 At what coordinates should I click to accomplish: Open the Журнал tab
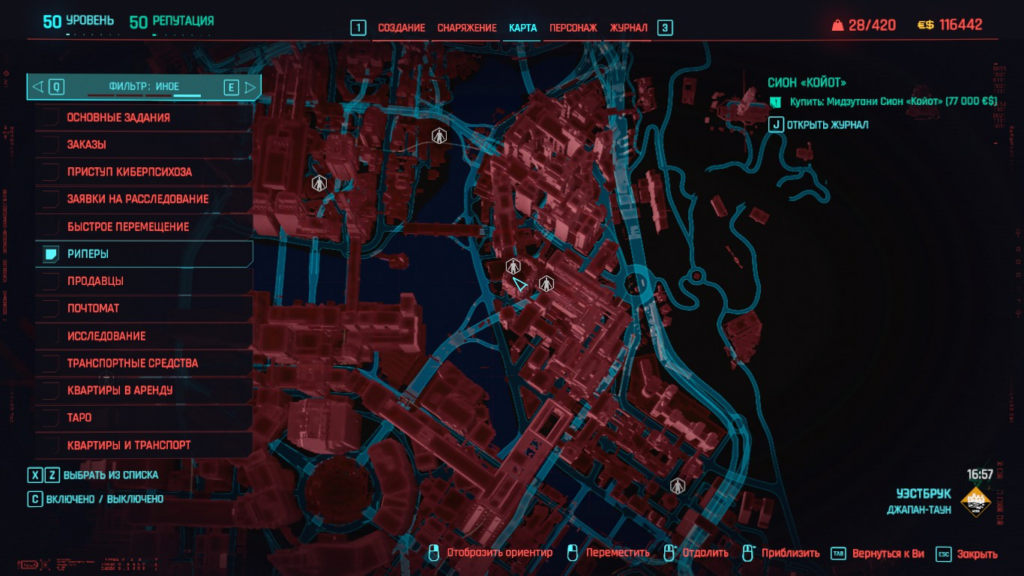629,28
